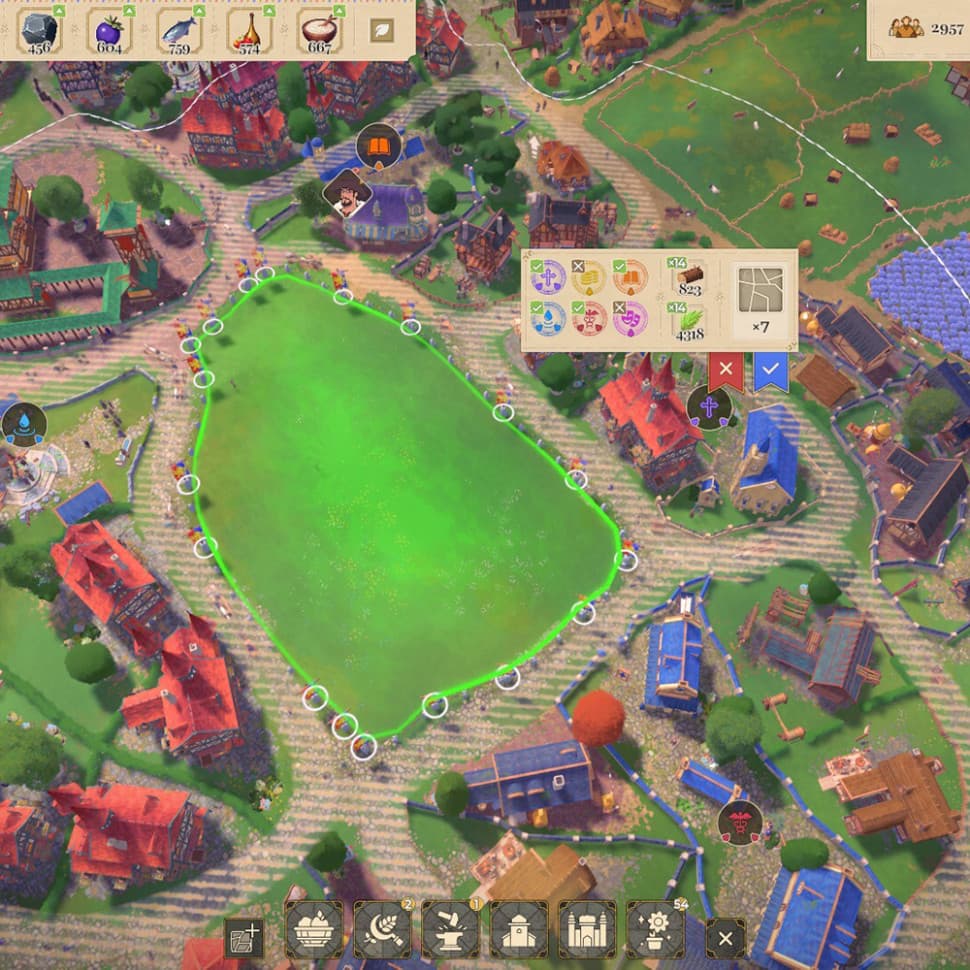Image resolution: width=970 pixels, height=970 pixels.
Task: Click the white leaf button in resource bar
Action: coord(381,30)
